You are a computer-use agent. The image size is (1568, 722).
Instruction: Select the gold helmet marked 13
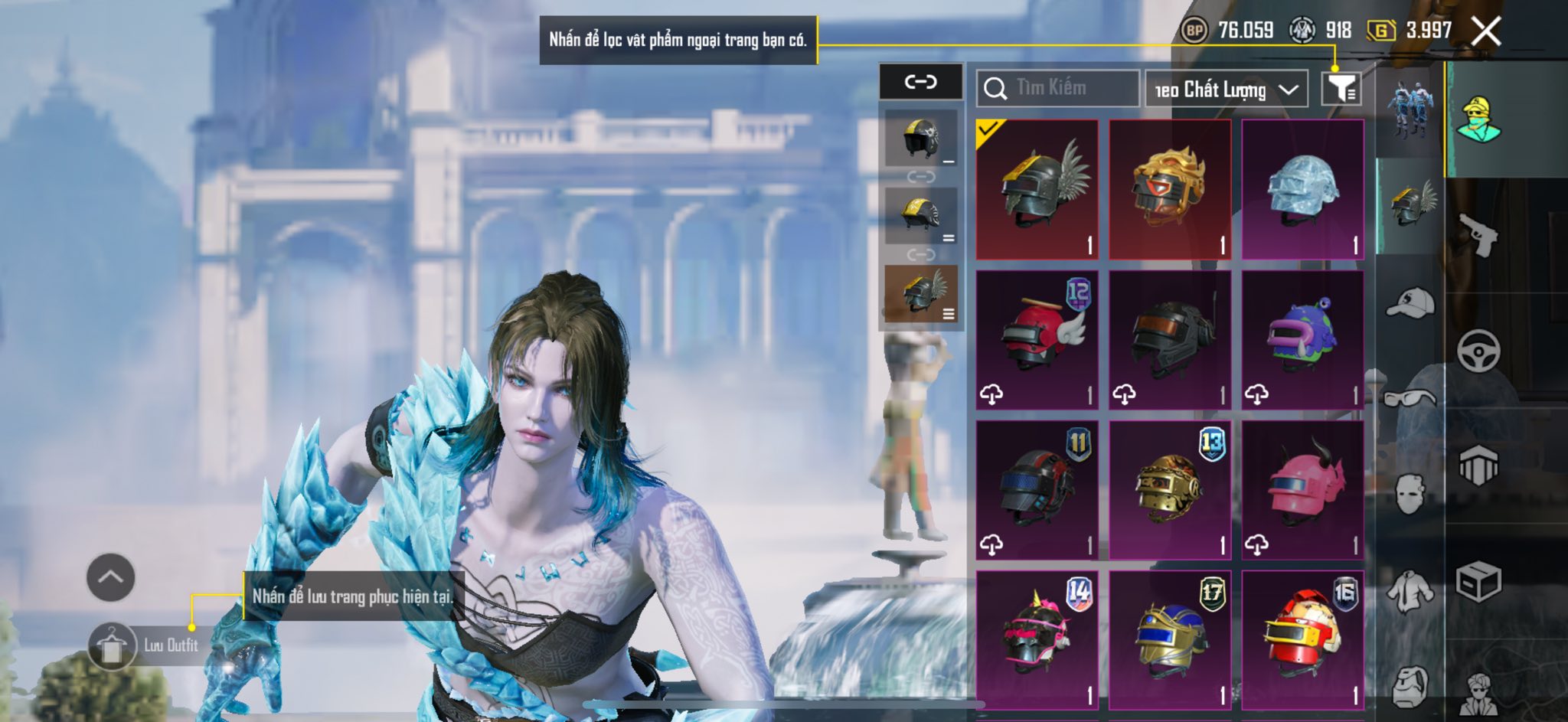click(x=1170, y=489)
